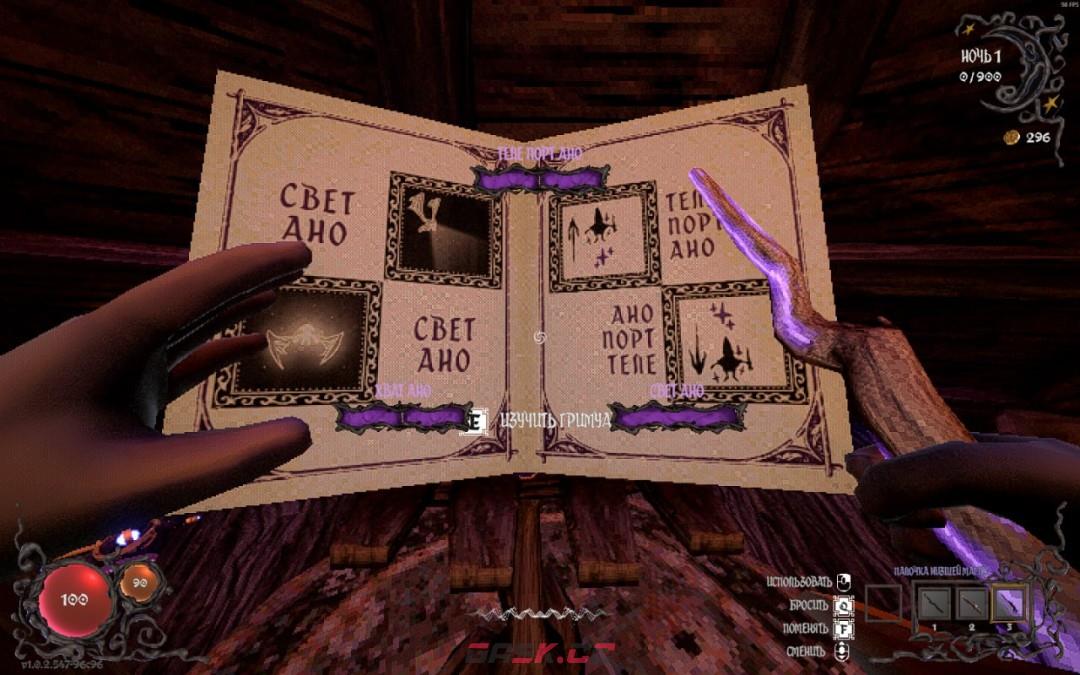Click the highlighted wand in slot 3
The height and width of the screenshot is (675, 1080).
click(x=1008, y=602)
